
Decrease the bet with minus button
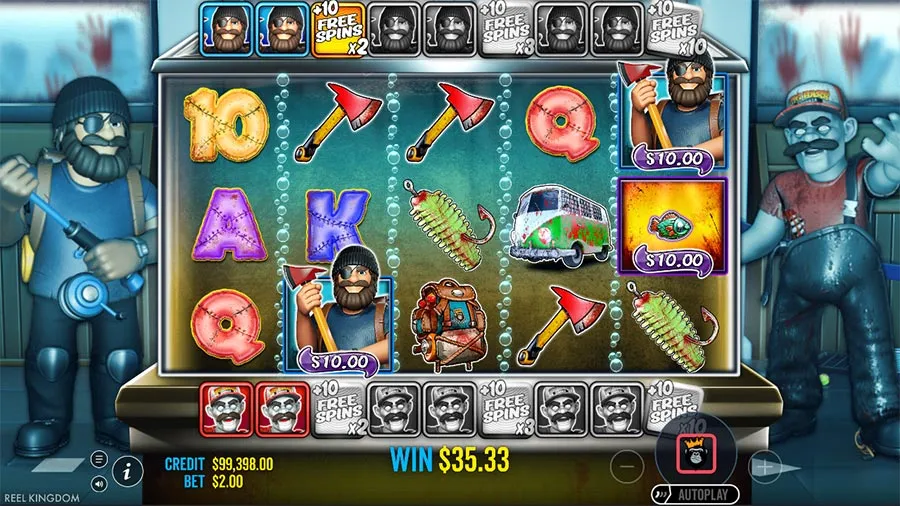tap(627, 465)
